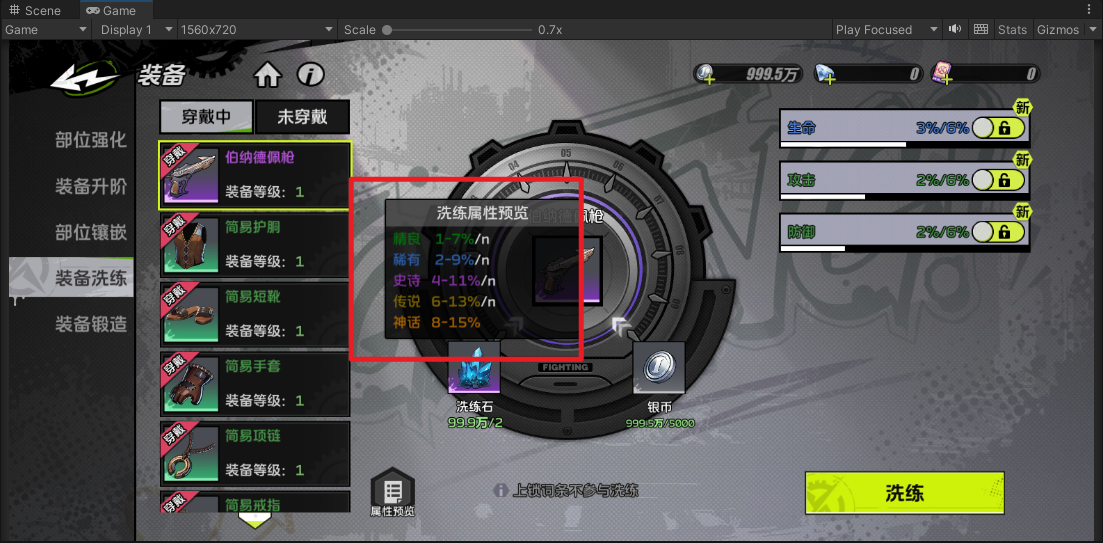
Task: Open the 属性预览 attribute preview button
Action: click(392, 493)
